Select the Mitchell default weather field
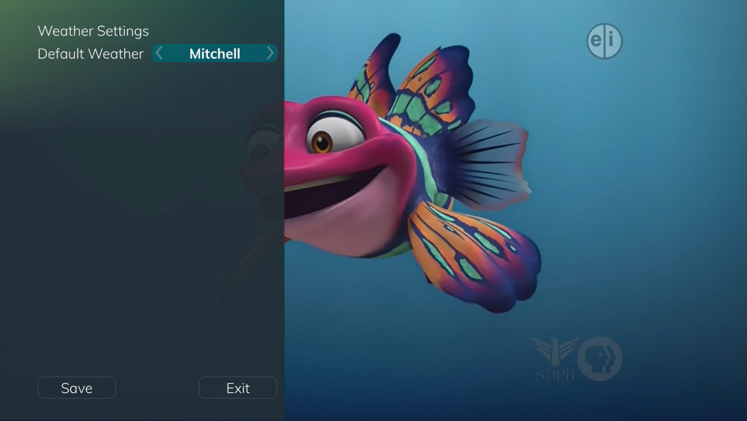Screen dimensions: 747x421 click(215, 53)
